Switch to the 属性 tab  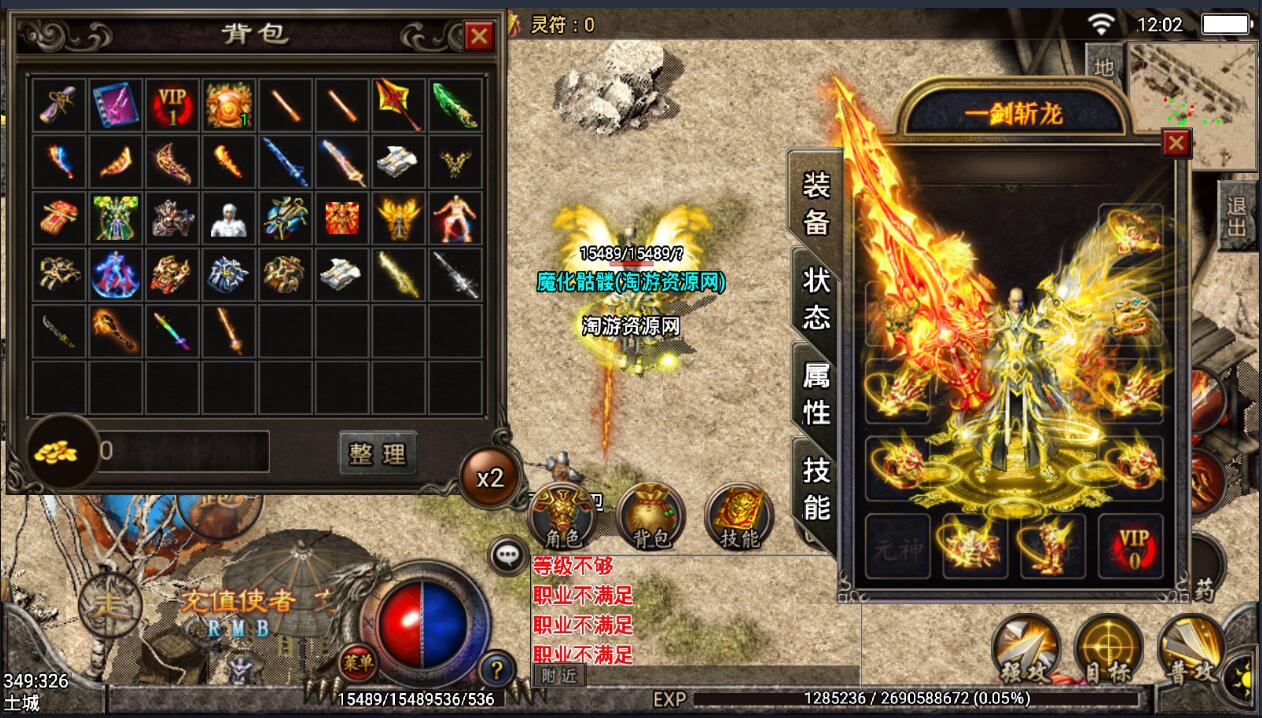click(x=816, y=393)
